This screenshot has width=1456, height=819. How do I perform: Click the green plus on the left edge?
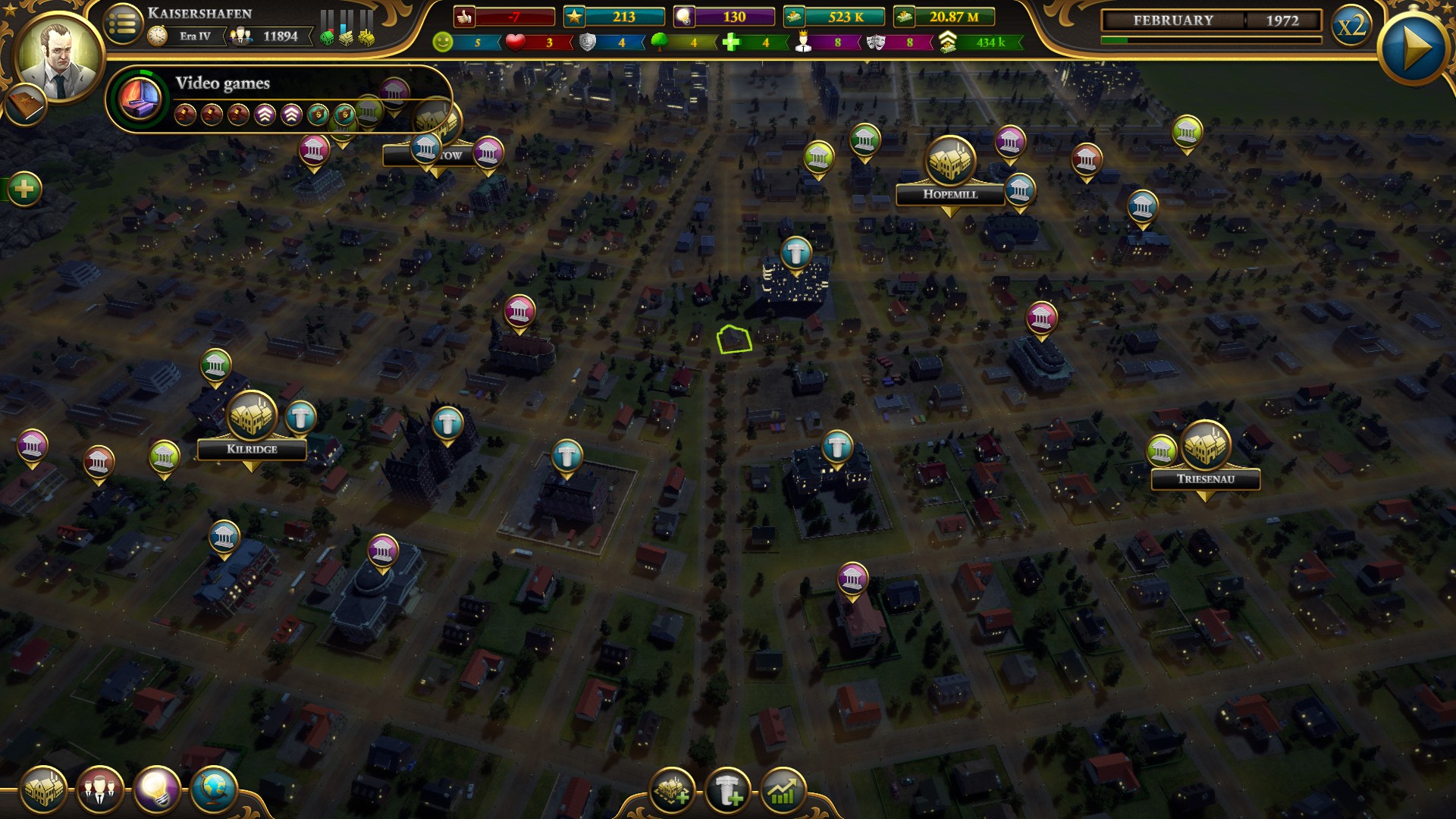tap(24, 189)
